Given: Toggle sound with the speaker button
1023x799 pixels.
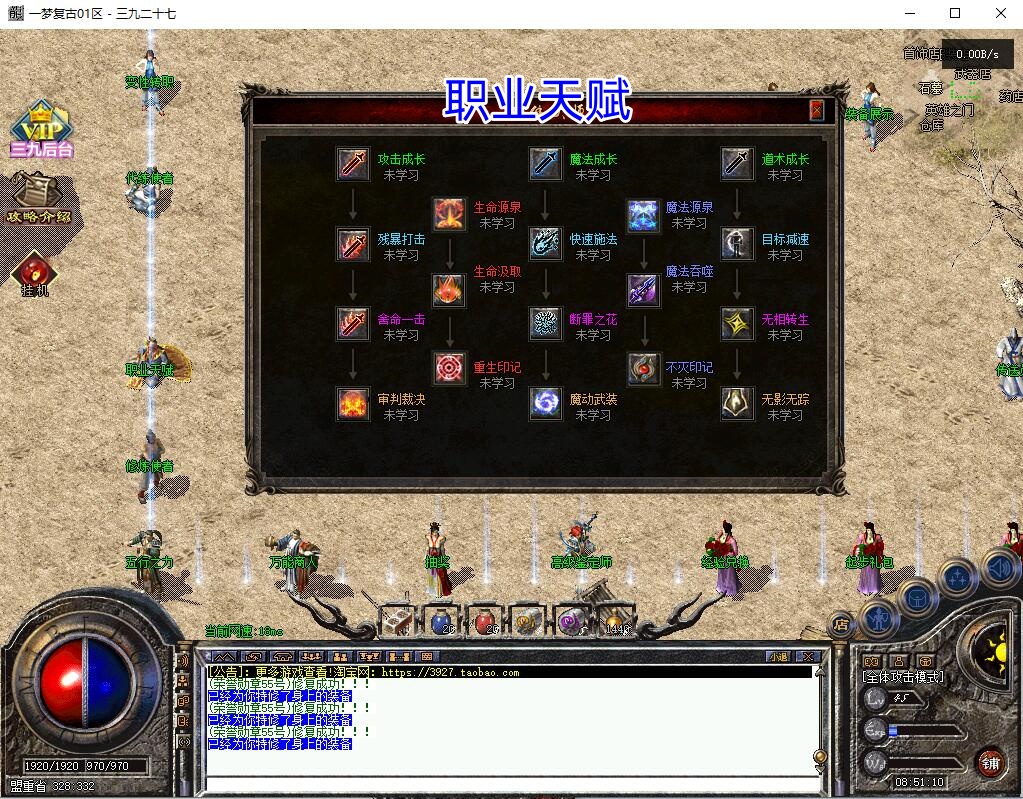Looking at the screenshot, I should pyautogui.click(x=999, y=569).
